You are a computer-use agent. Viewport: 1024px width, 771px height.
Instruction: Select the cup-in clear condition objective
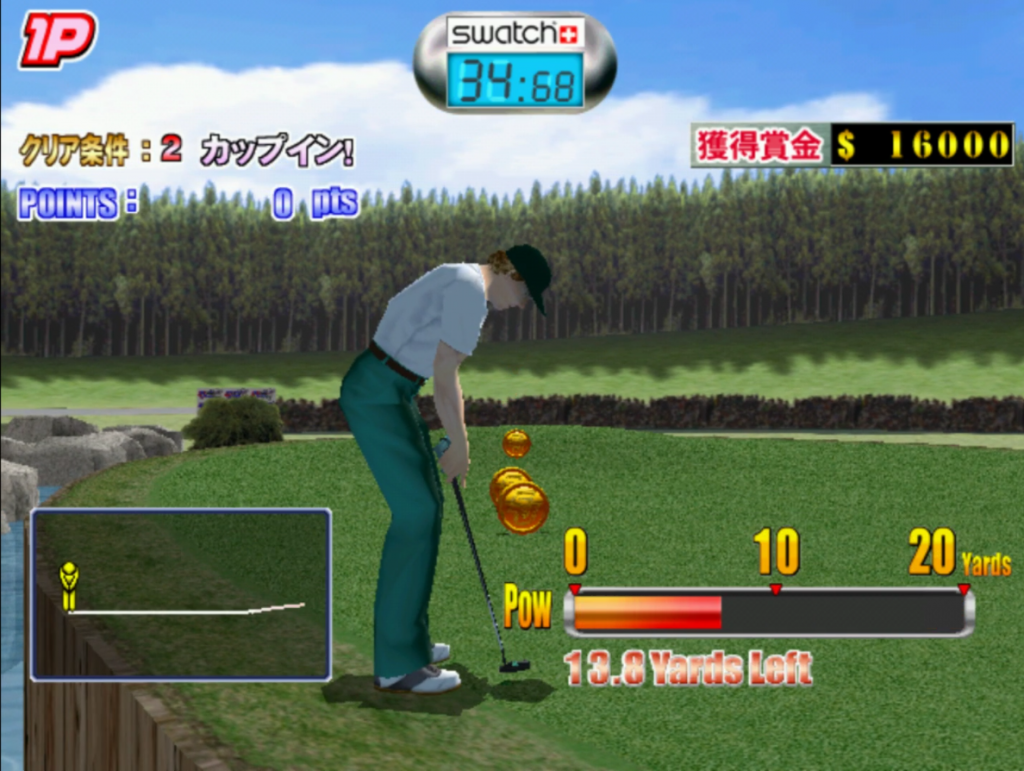(x=186, y=151)
